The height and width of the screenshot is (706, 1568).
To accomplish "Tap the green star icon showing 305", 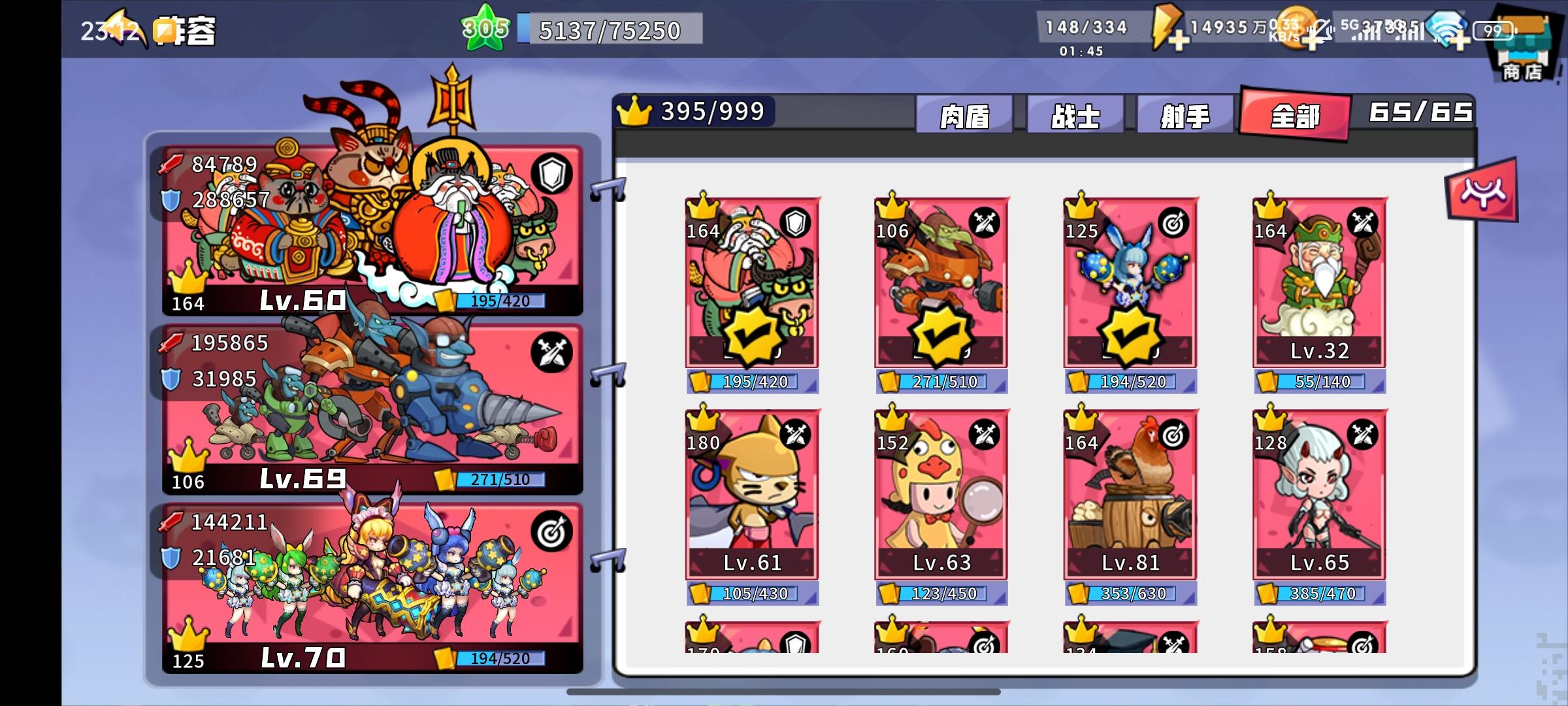I will 485,26.
